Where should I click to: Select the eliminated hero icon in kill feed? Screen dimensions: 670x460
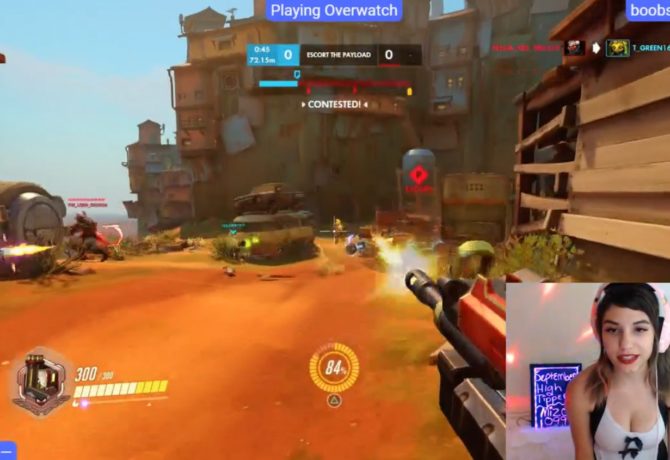pos(617,47)
